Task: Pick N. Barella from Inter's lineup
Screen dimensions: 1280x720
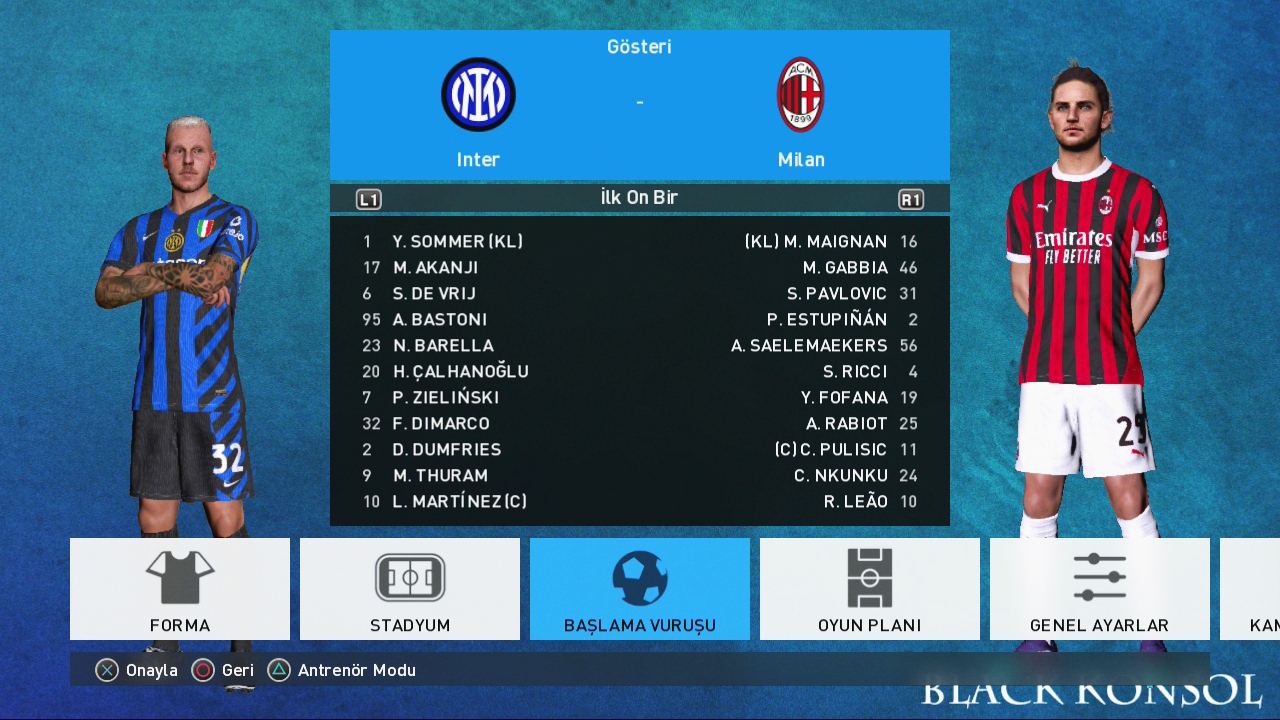Action: pyautogui.click(x=443, y=346)
